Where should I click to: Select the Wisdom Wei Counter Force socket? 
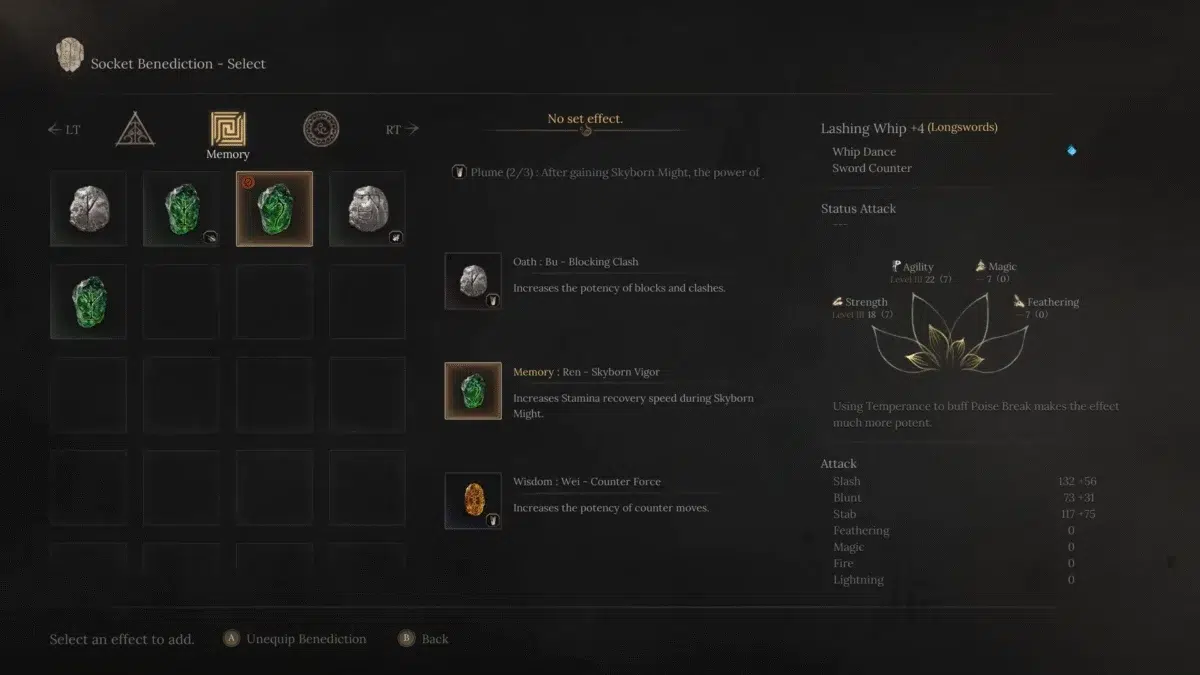click(473, 500)
